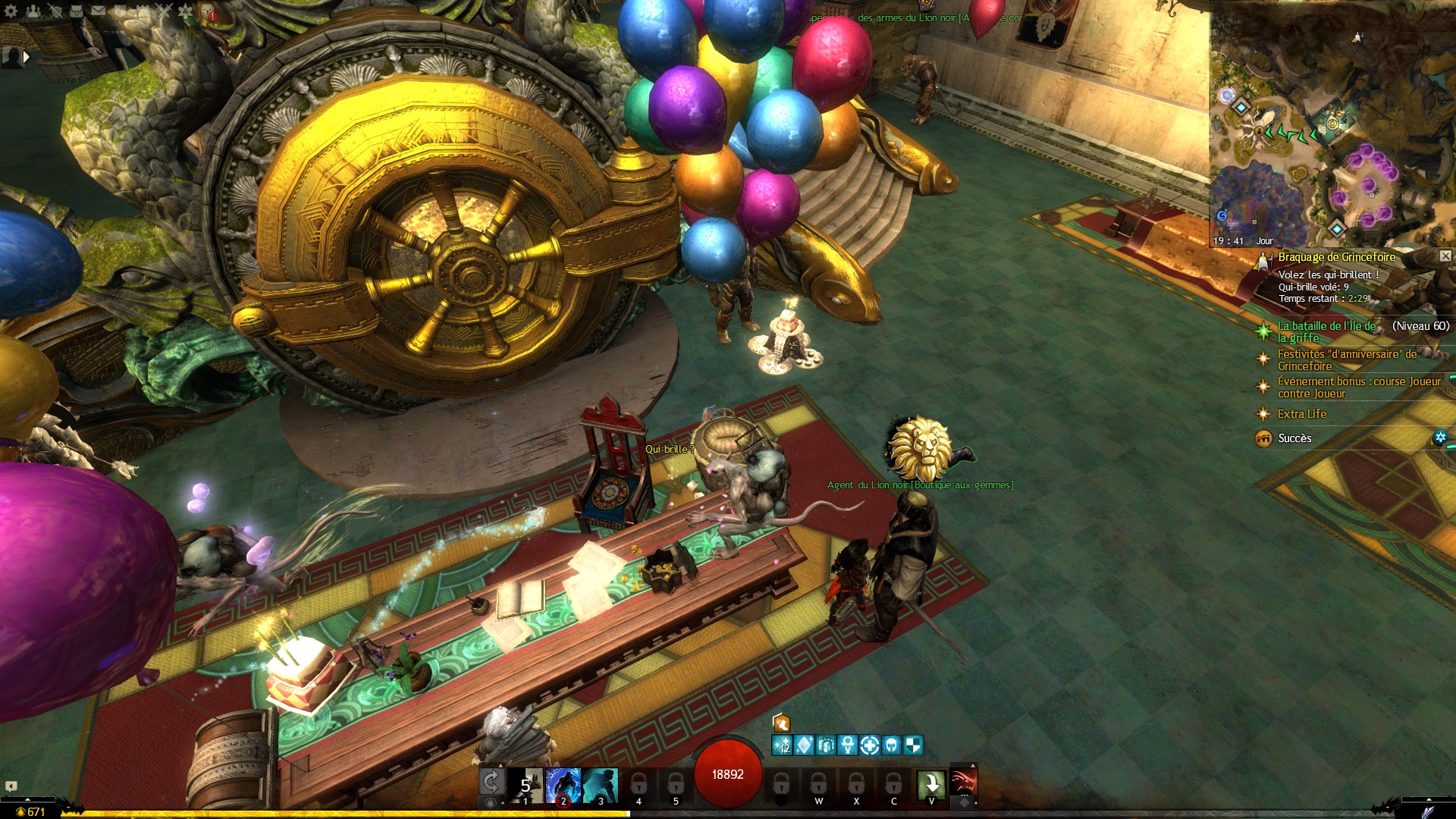
Task: Use the blue lightning skill in slot 2
Action: point(563,785)
